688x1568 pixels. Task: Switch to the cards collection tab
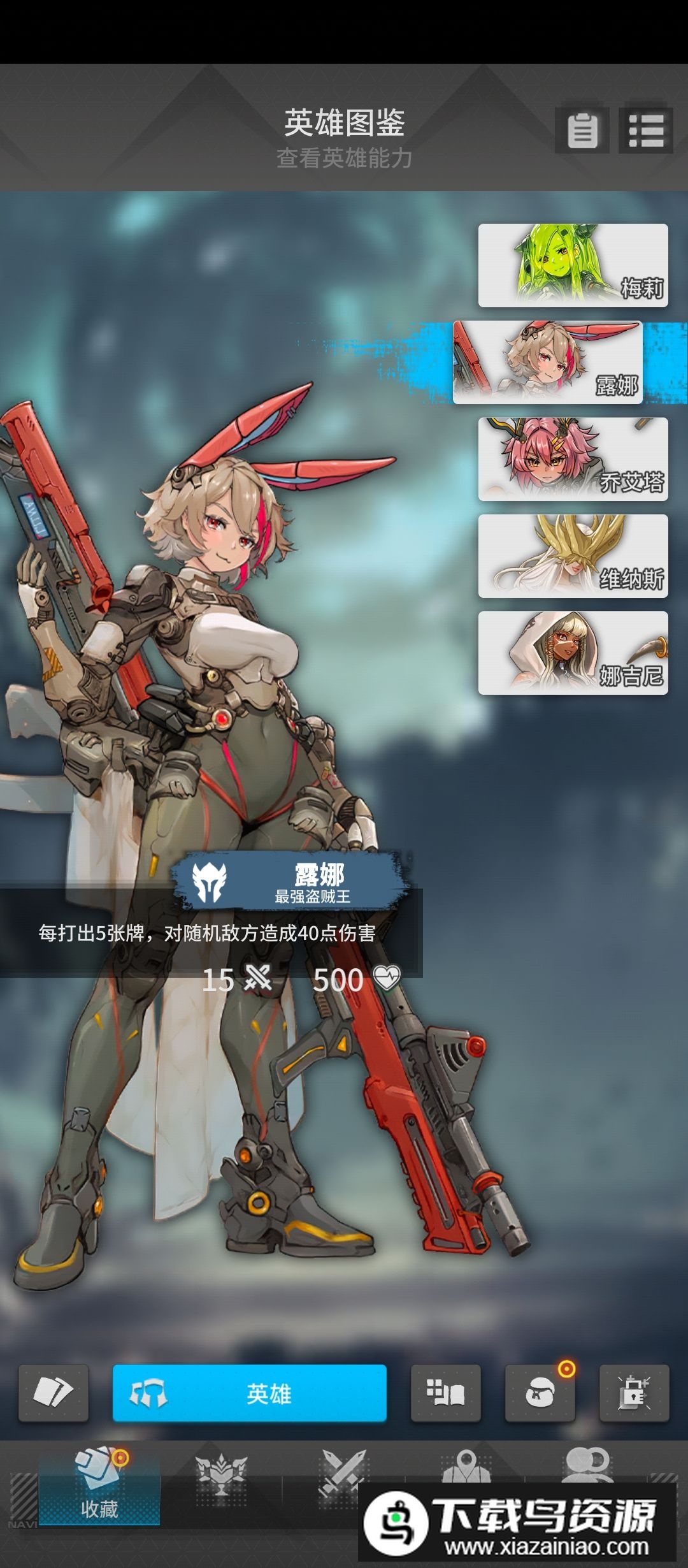[54, 1393]
